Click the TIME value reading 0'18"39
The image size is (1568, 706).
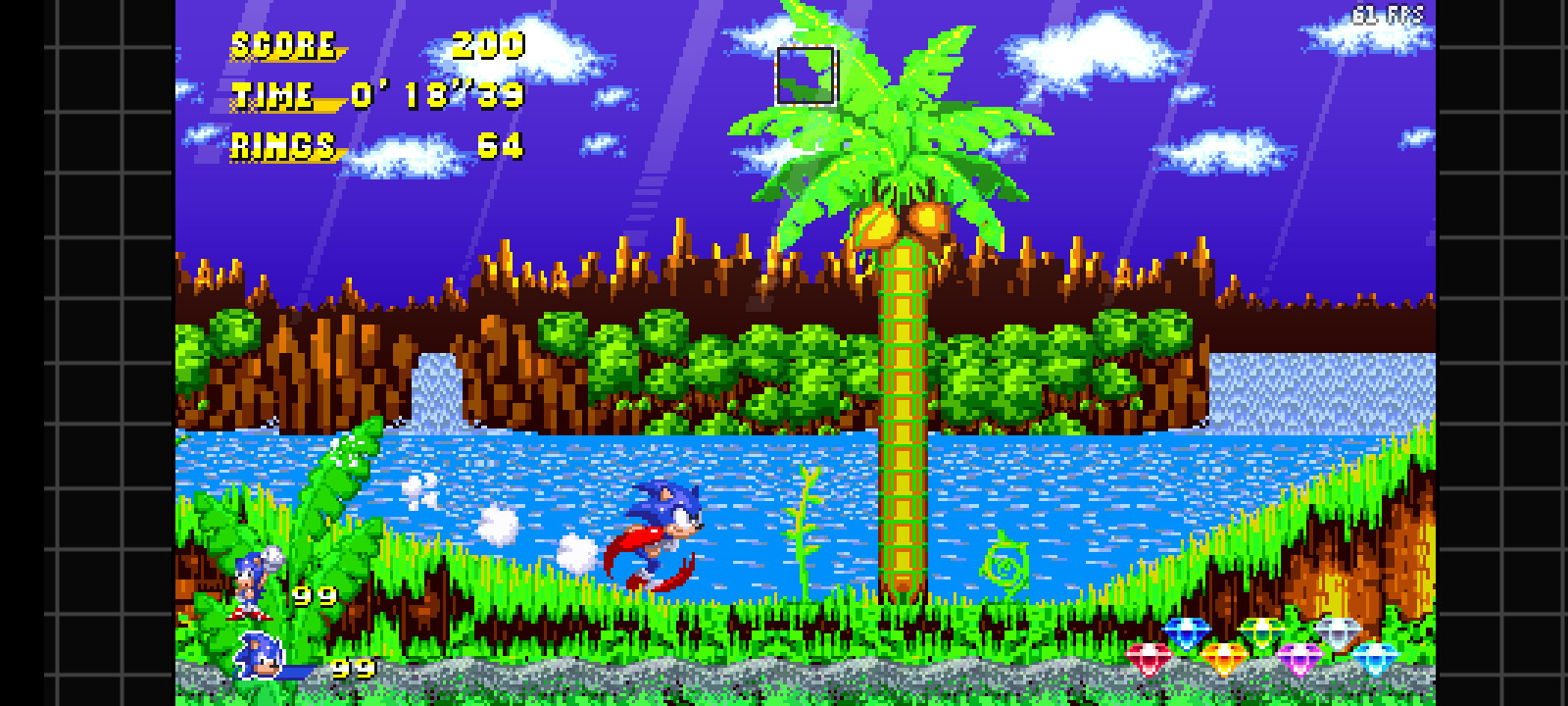pyautogui.click(x=434, y=96)
